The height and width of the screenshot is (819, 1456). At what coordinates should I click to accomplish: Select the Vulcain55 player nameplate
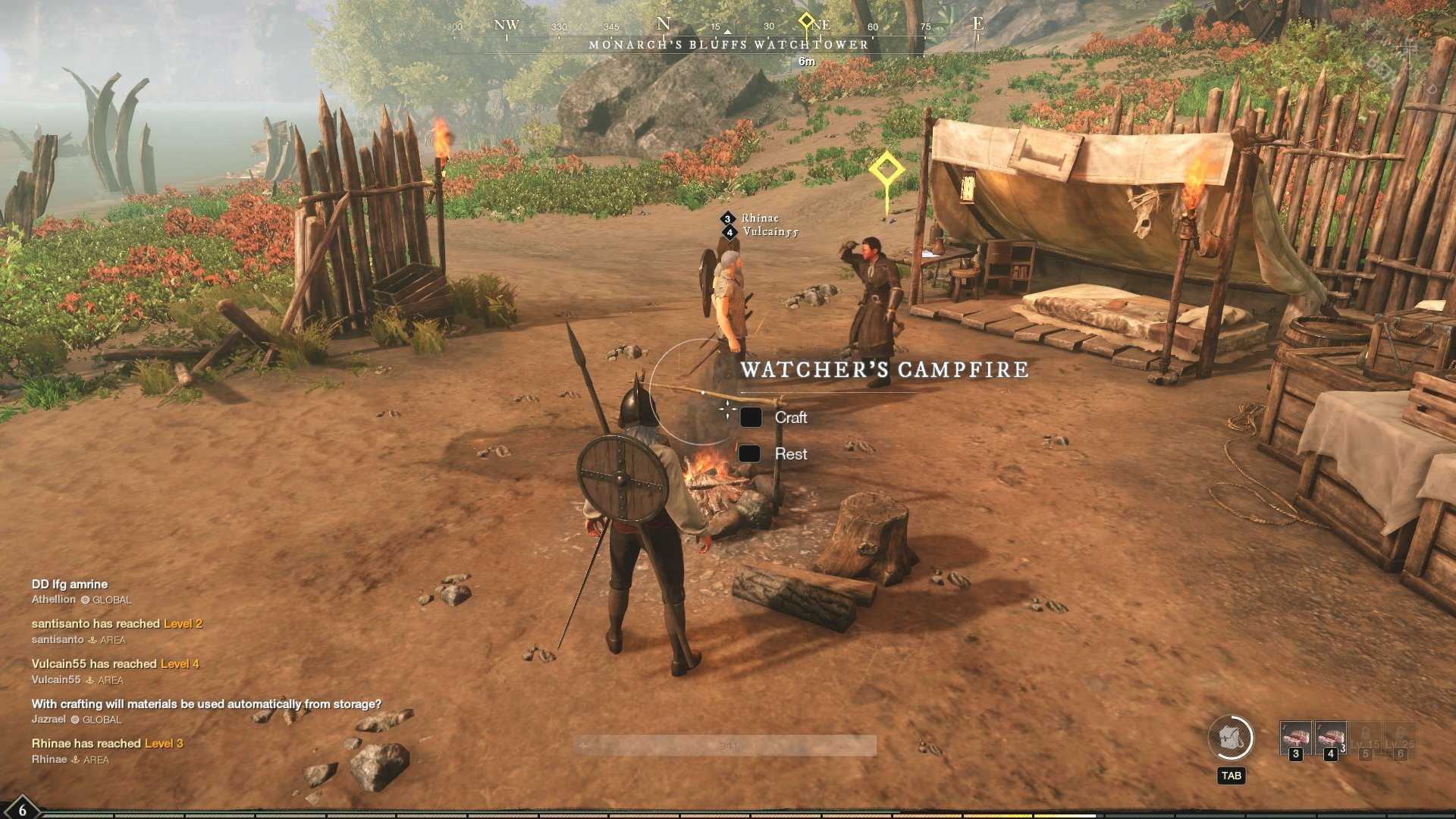point(770,232)
